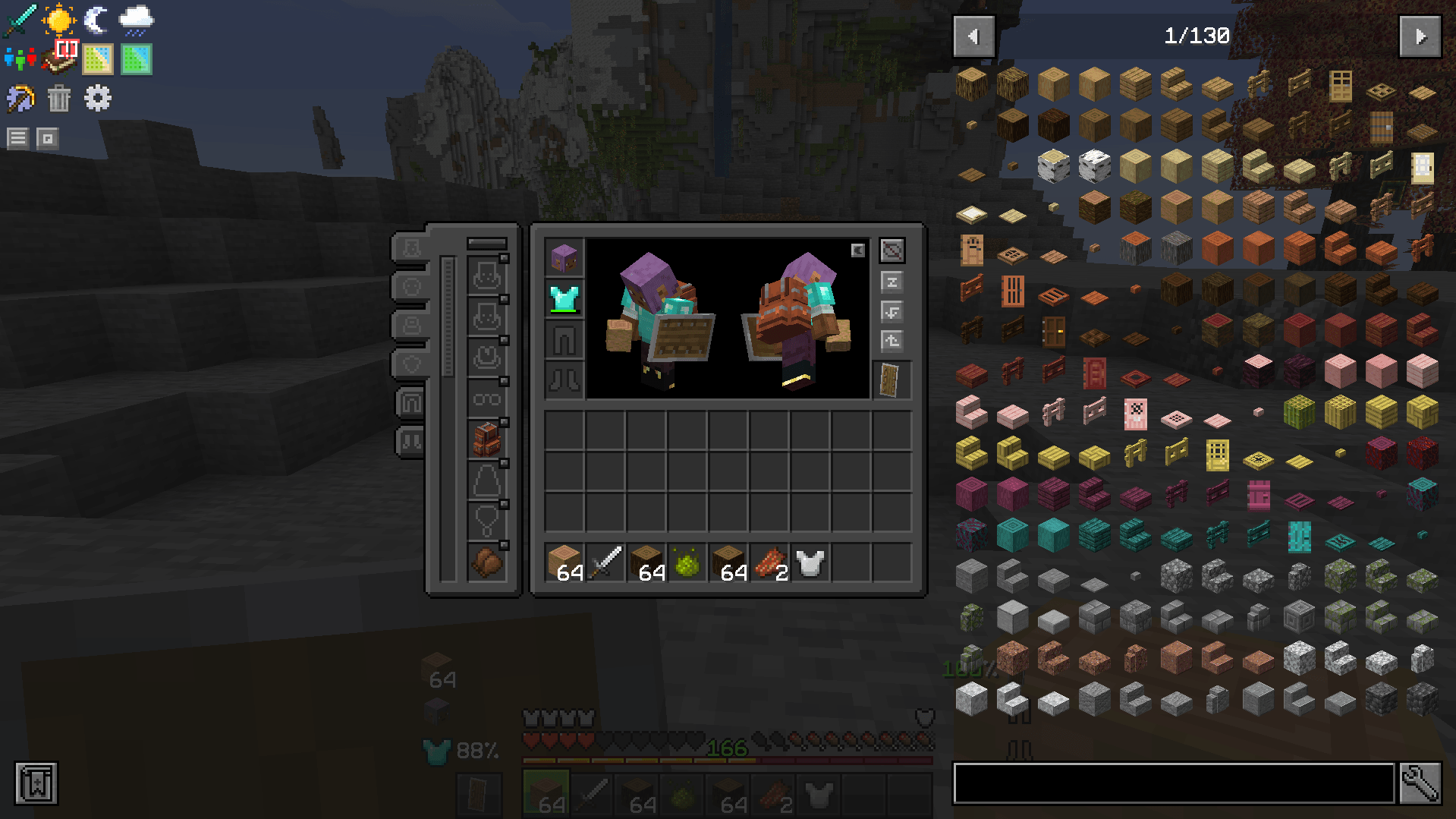Switch to the tan terrain map icon
The height and width of the screenshot is (819, 1456).
[x=97, y=58]
